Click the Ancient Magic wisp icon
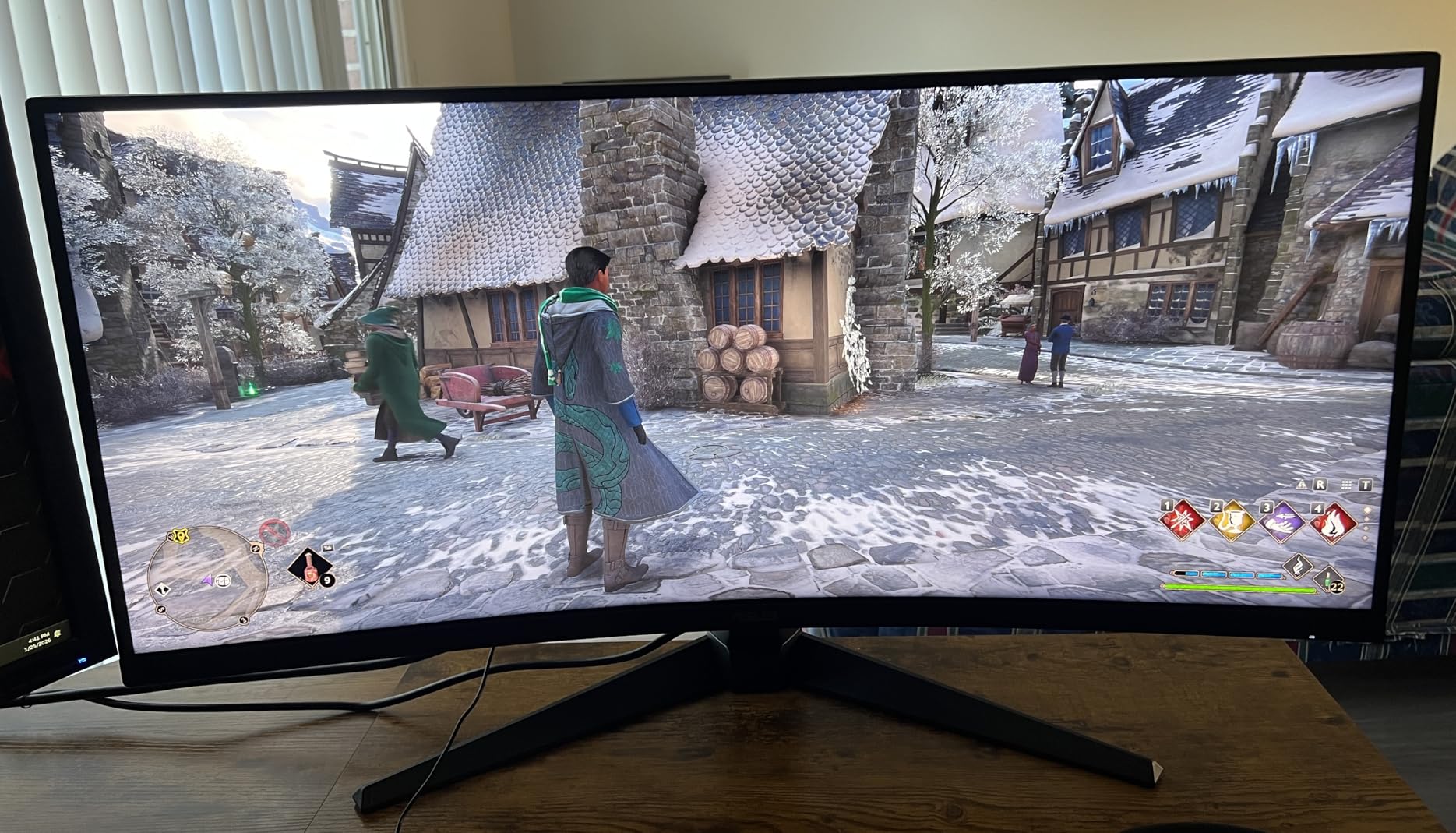1456x833 pixels. [x=1299, y=565]
